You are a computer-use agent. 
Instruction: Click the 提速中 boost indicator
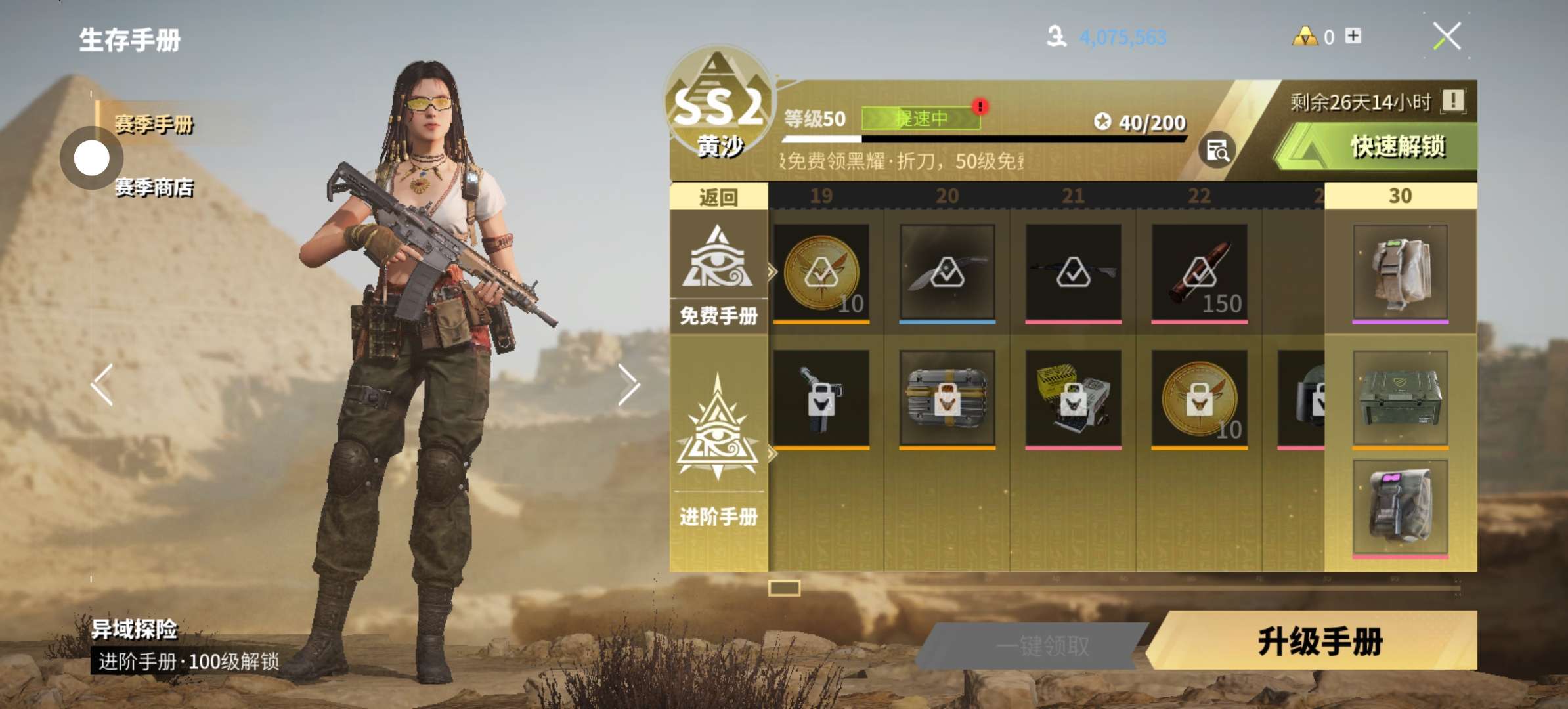pos(921,118)
